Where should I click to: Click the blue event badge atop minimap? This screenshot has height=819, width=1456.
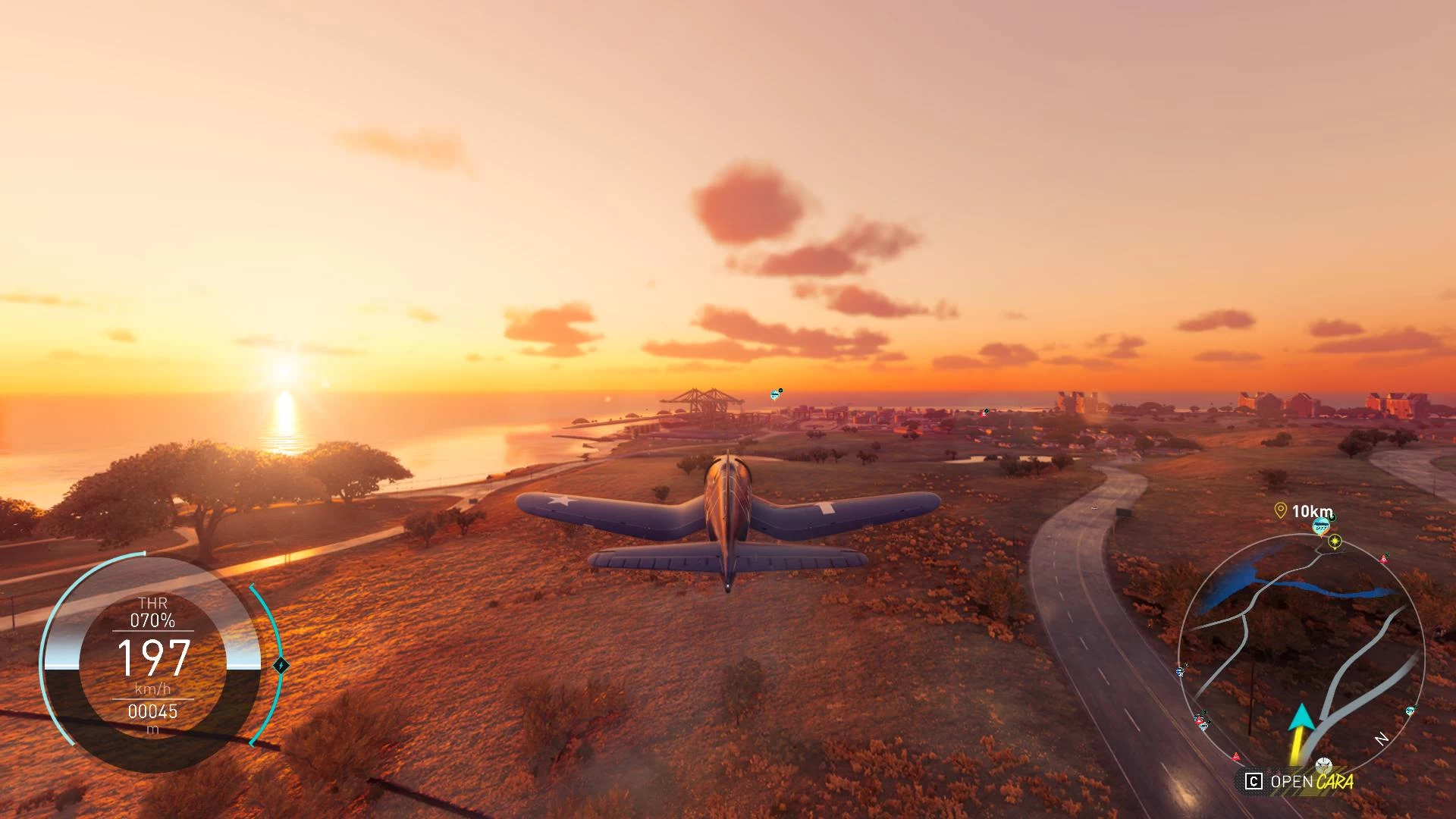1321,525
